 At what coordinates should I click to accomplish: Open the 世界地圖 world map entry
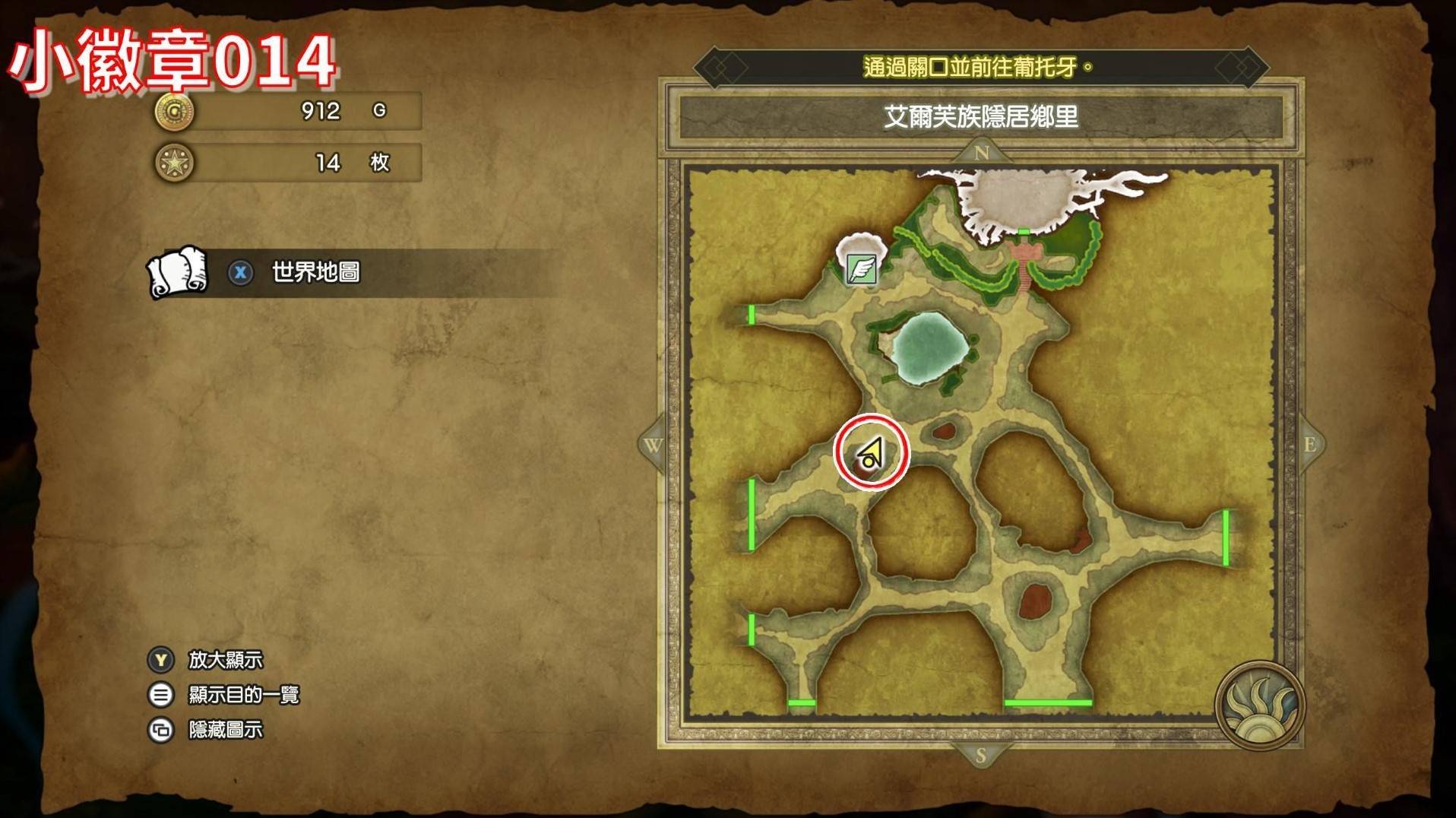click(315, 272)
